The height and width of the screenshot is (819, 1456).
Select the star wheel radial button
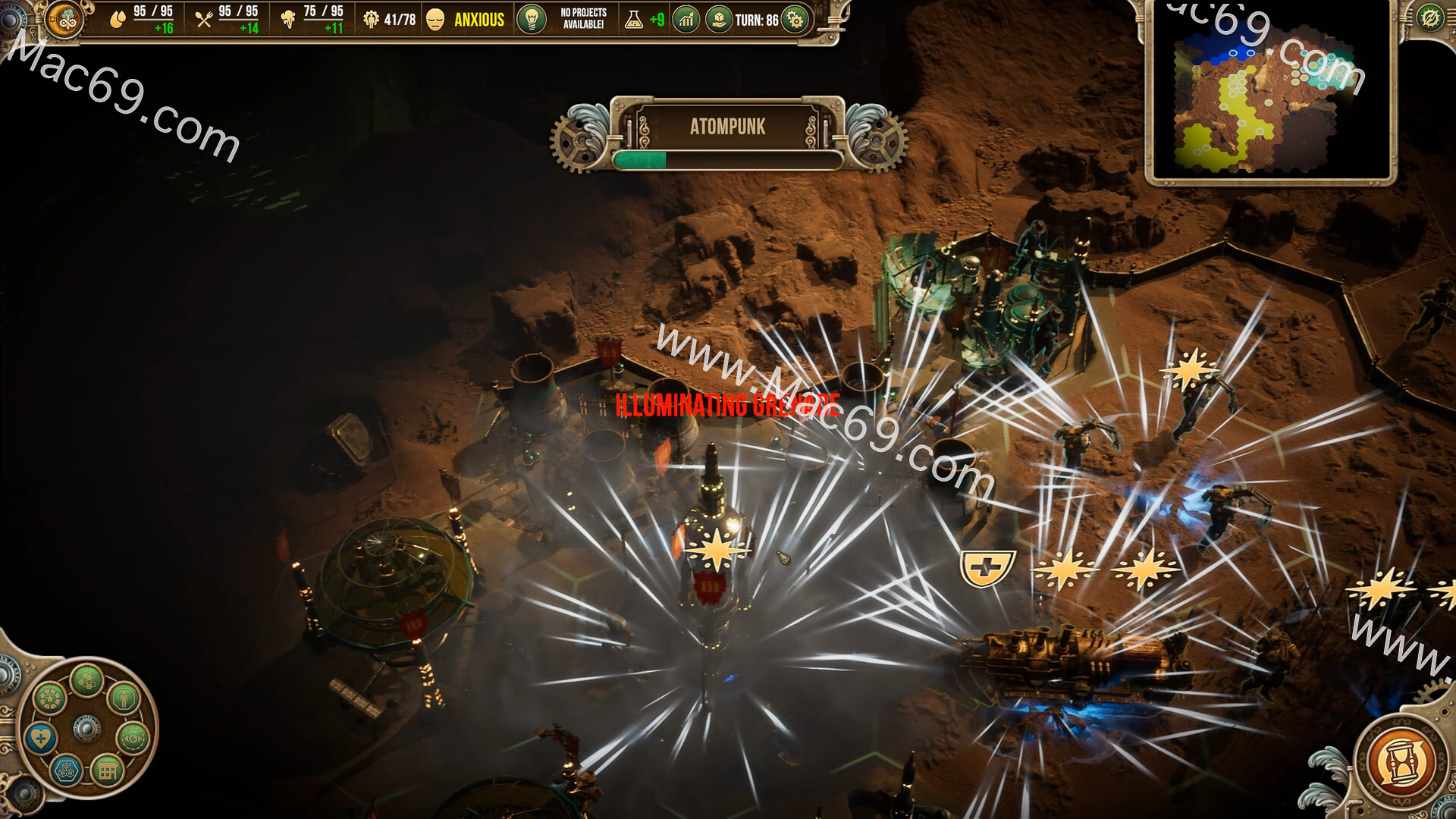[x=50, y=698]
